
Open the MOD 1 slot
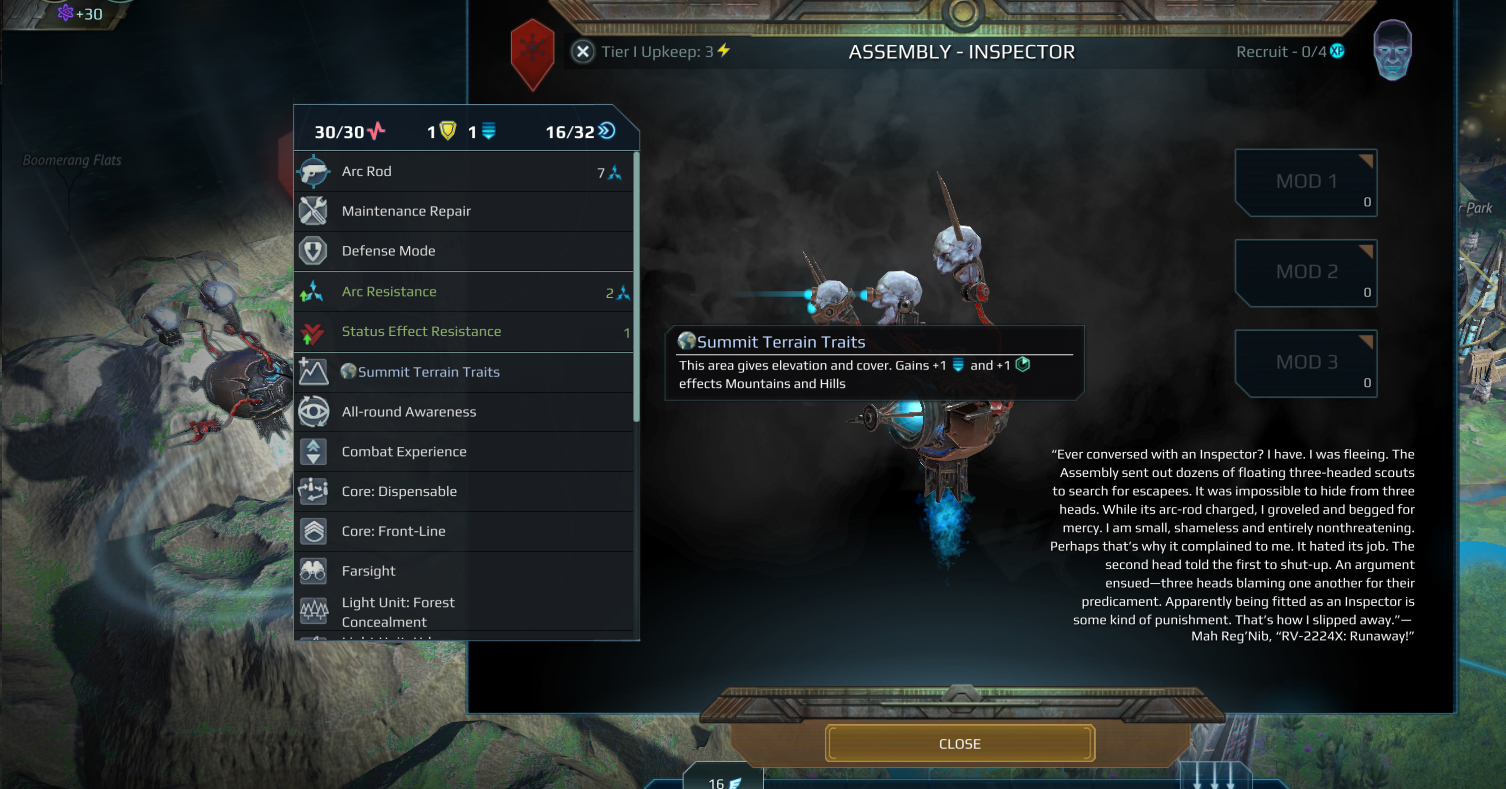[x=1305, y=183]
